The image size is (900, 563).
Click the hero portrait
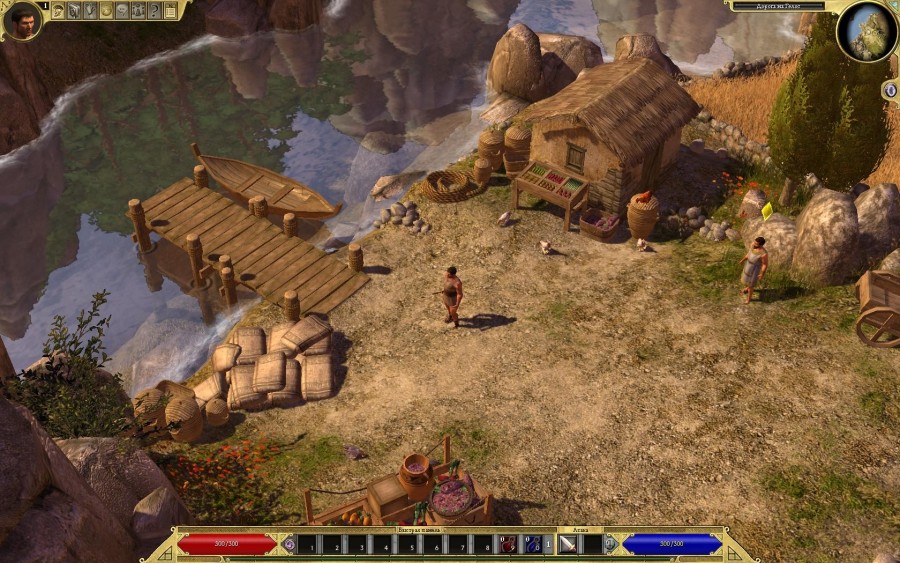pyautogui.click(x=22, y=20)
